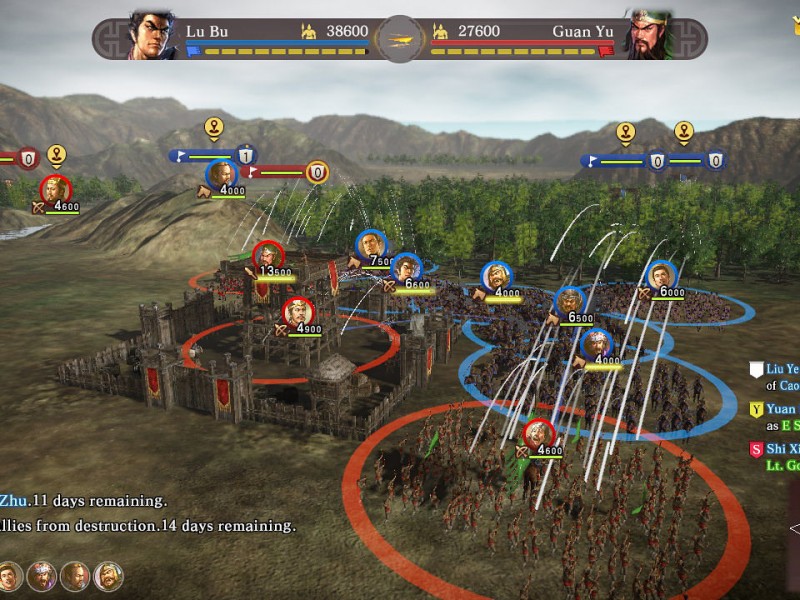Select the blue unit with 6500 troops
The width and height of the screenshot is (800, 600).
click(x=570, y=302)
